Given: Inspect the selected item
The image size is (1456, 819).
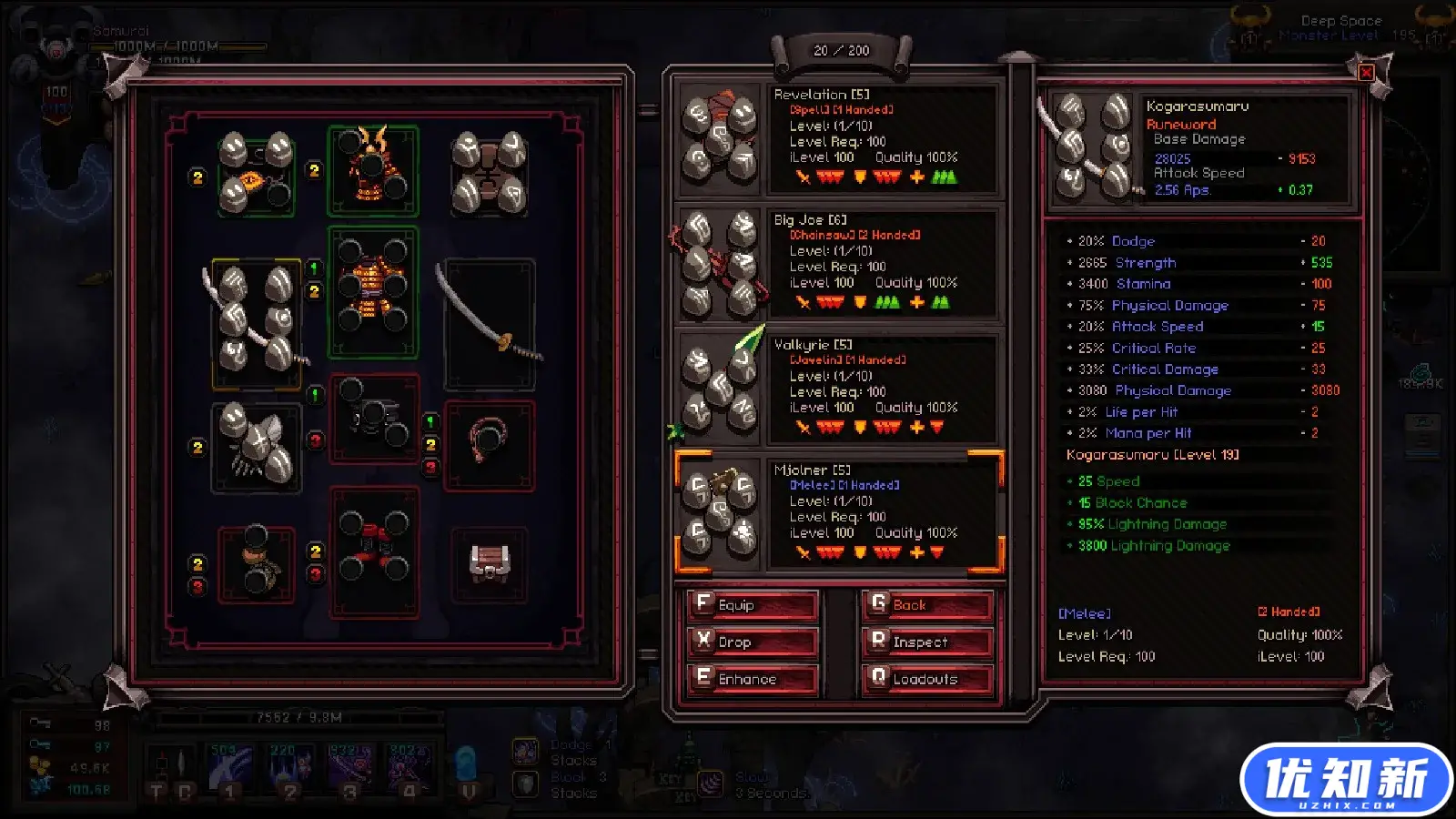Looking at the screenshot, I should [927, 642].
